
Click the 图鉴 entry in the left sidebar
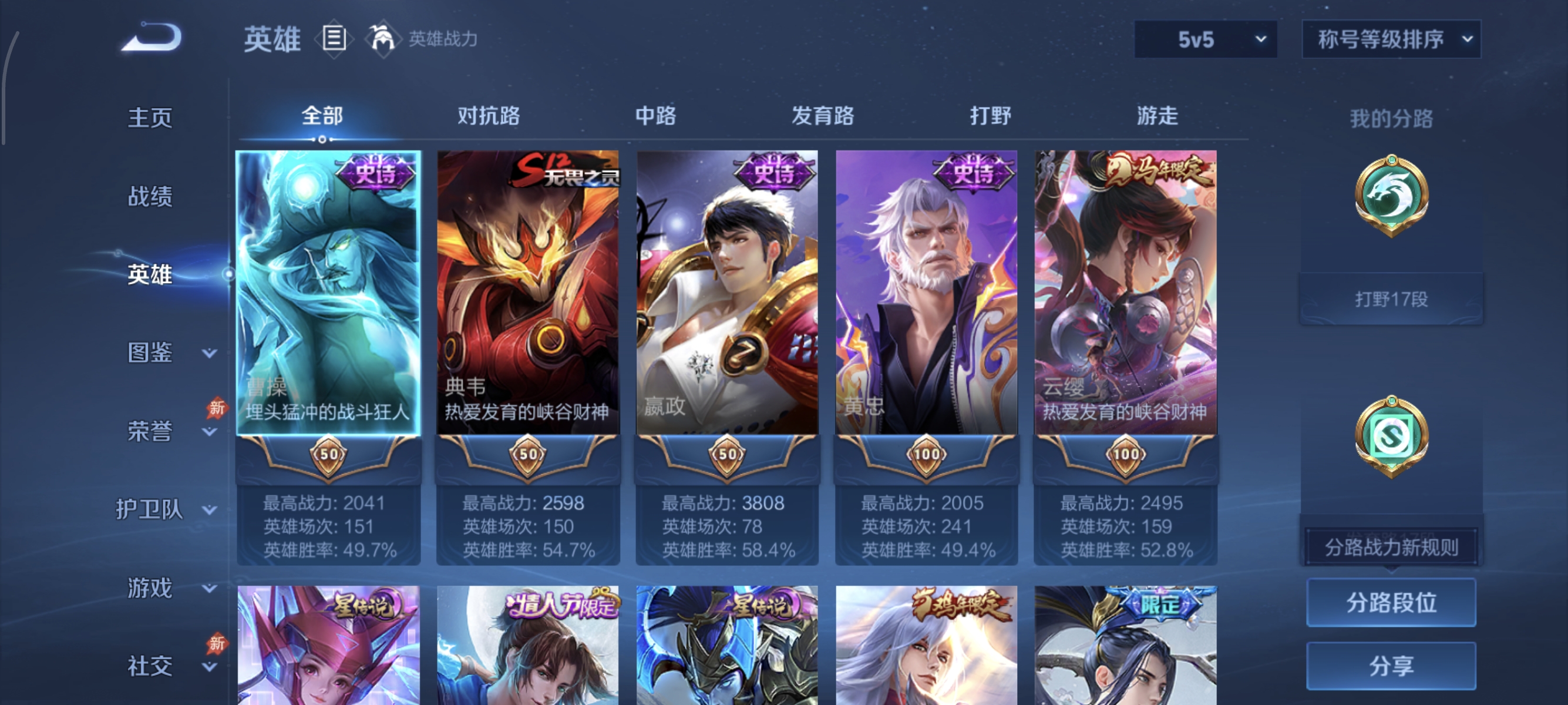click(150, 352)
